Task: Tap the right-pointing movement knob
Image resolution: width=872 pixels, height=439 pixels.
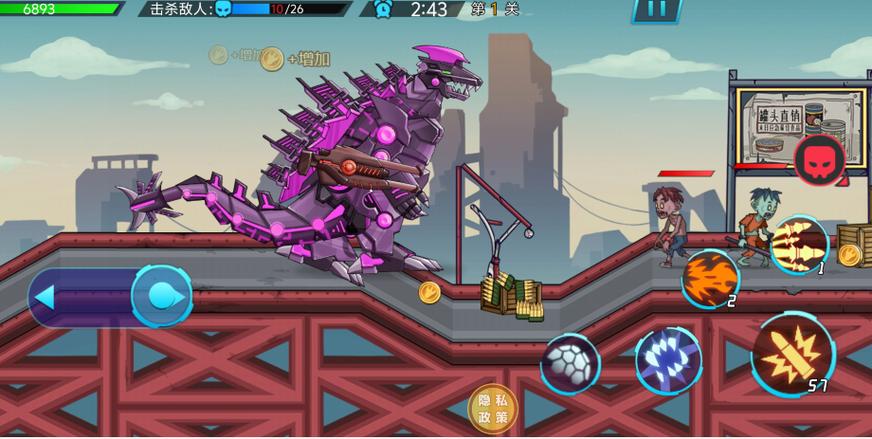Action: 162,296
